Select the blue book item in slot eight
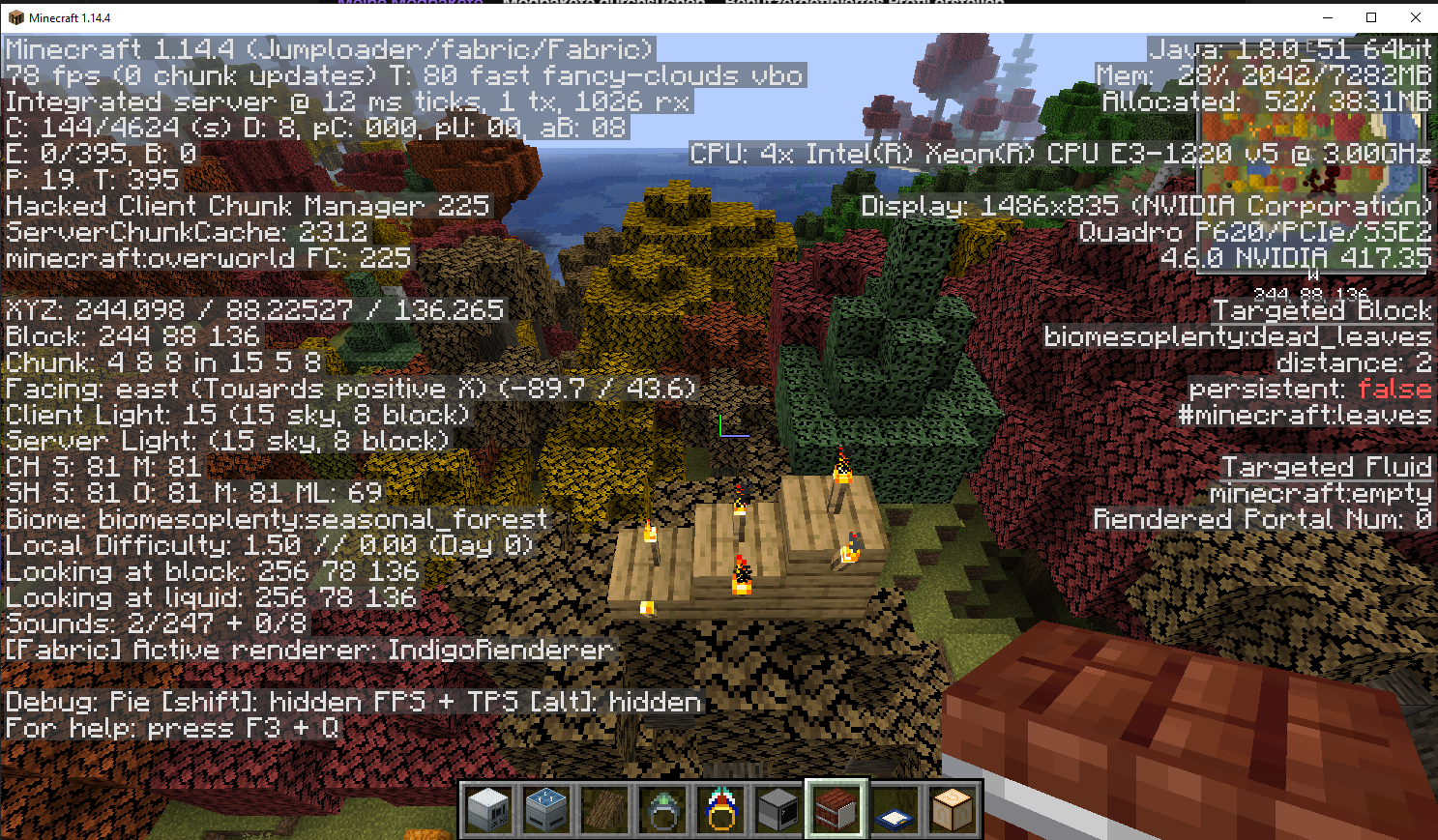This screenshot has width=1438, height=840. click(895, 809)
